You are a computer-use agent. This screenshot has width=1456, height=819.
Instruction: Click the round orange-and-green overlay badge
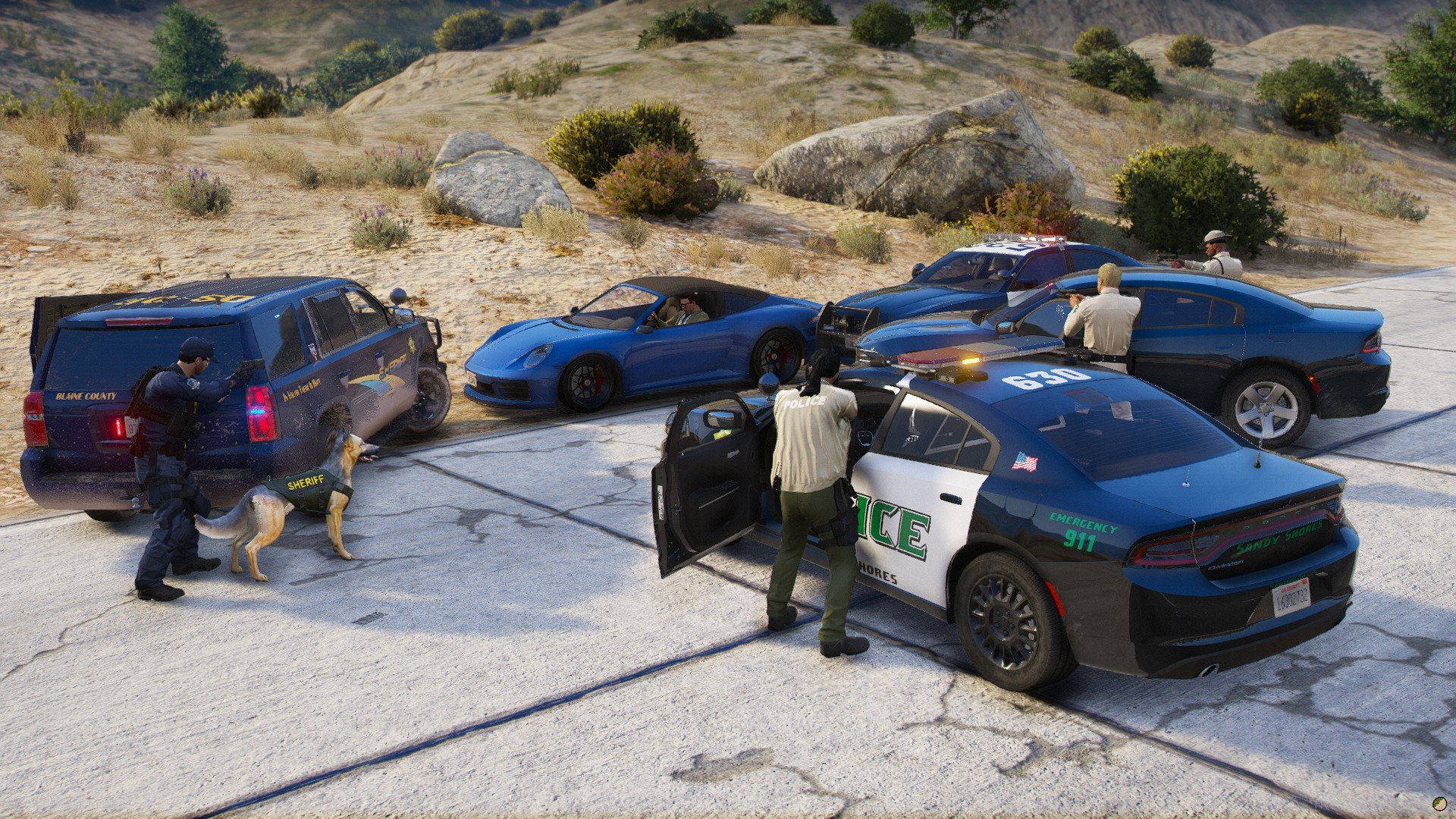[1439, 802]
